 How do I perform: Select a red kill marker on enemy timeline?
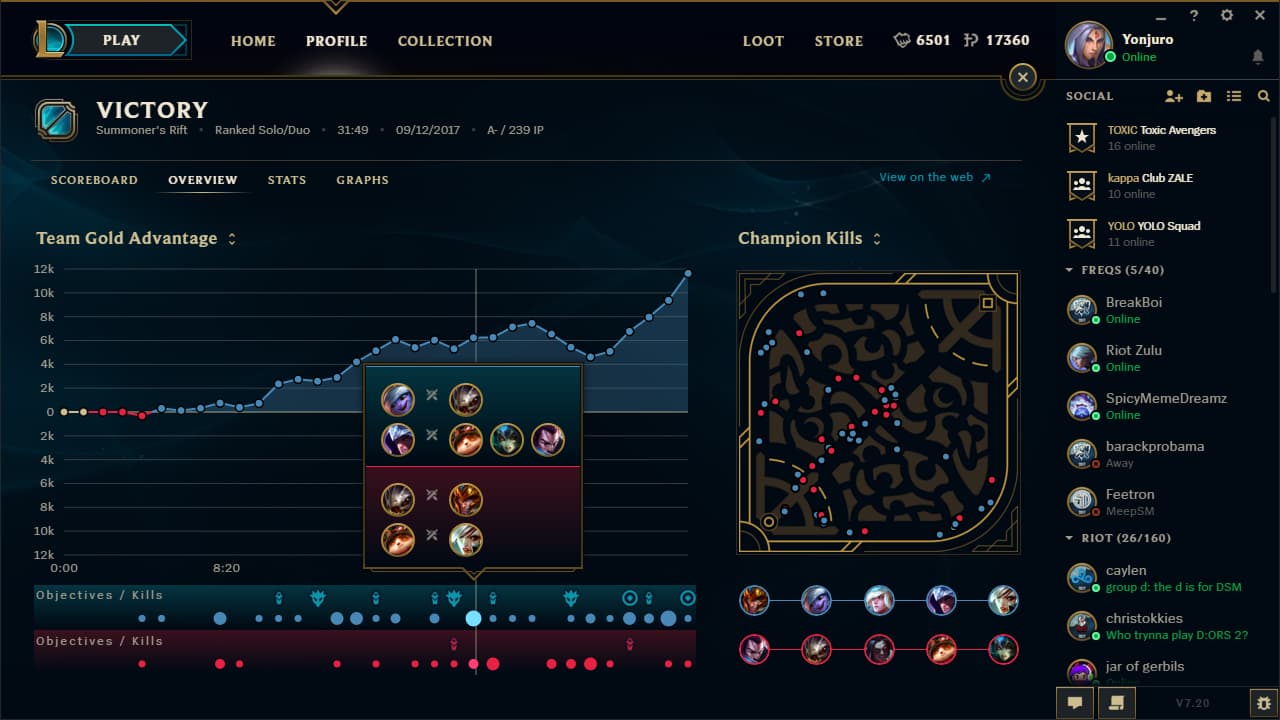[x=491, y=663]
